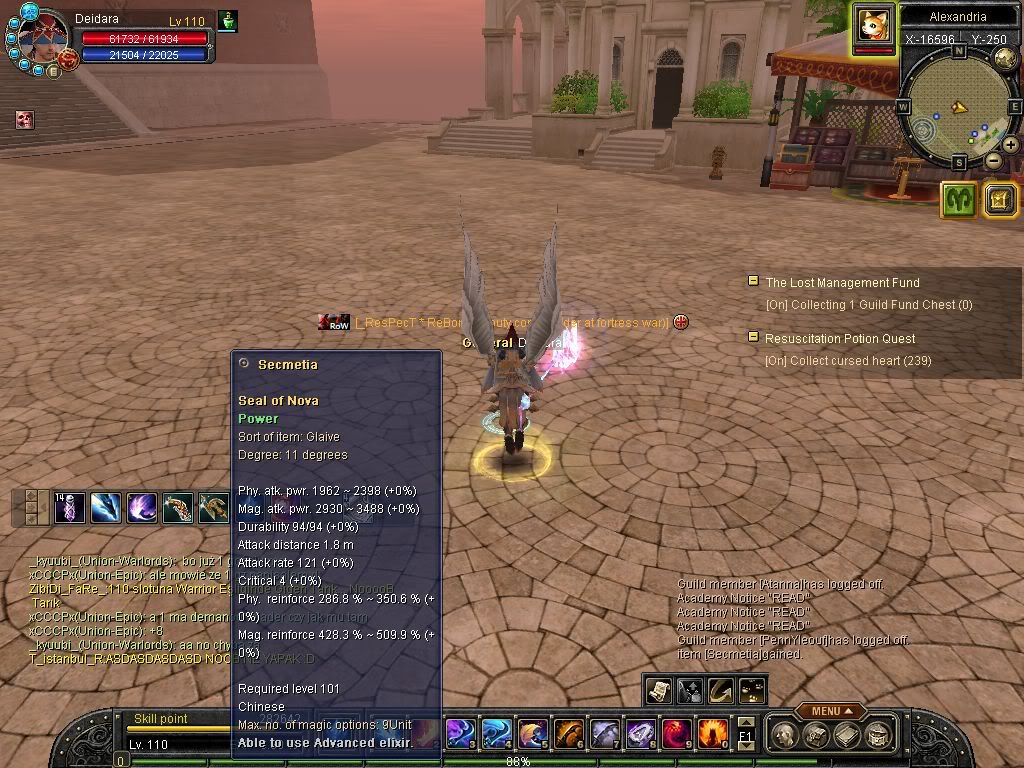Screen dimensions: 1024x768
Task: Click the circular minimap
Action: [x=958, y=107]
